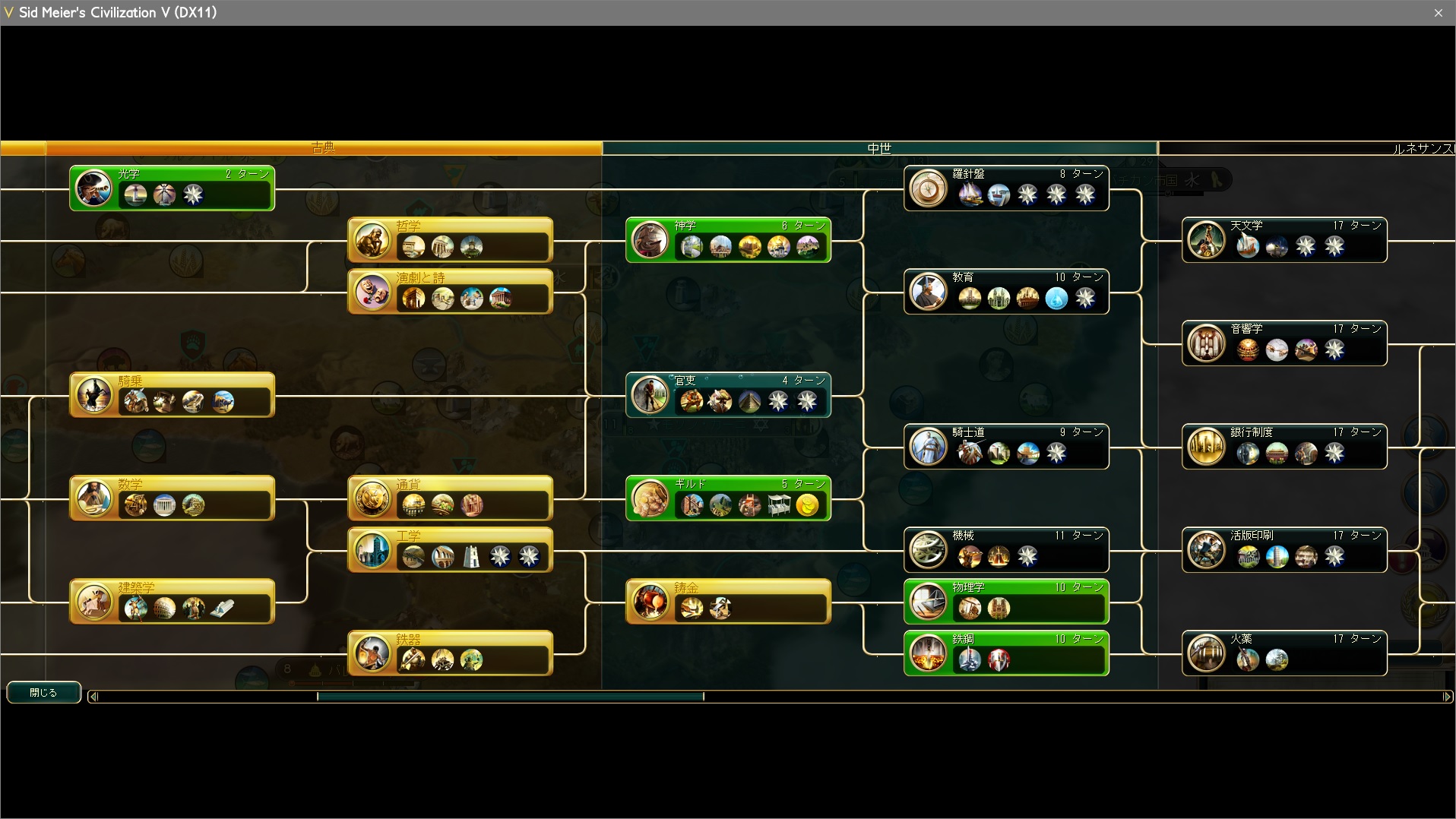Select the 羅針盤 (Compass) technology
Viewport: 1456px width, 819px height.
tap(1005, 188)
